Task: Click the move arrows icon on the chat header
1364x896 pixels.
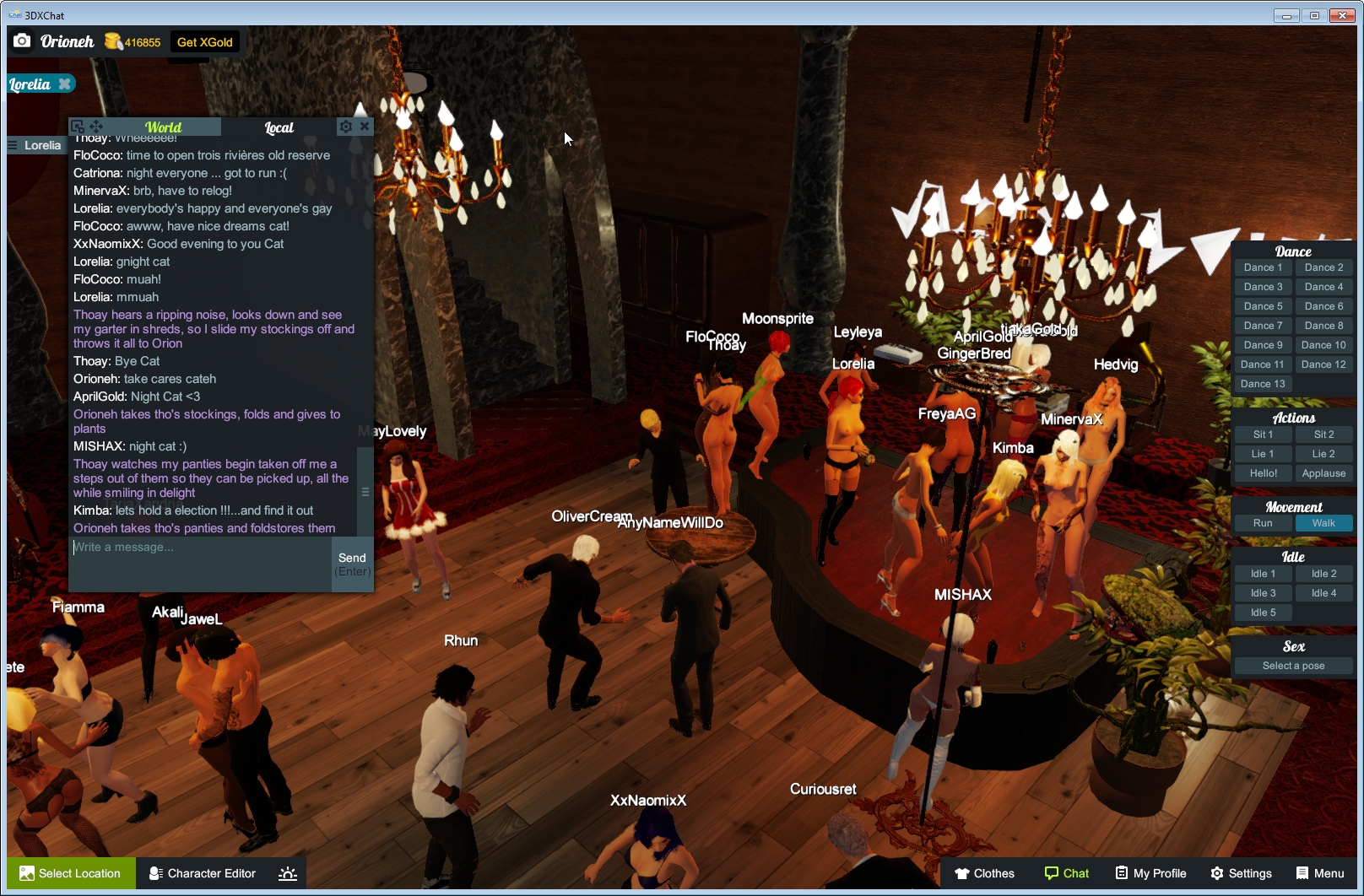Action: (x=96, y=126)
